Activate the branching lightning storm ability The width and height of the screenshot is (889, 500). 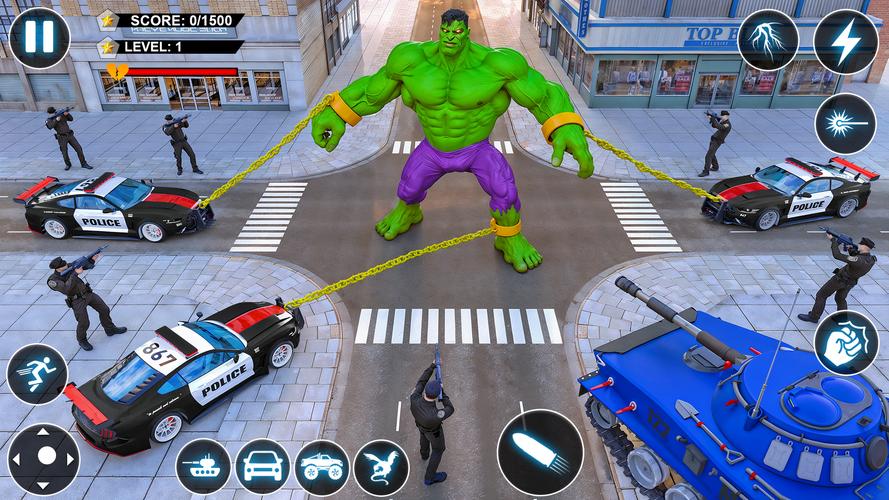[768, 40]
